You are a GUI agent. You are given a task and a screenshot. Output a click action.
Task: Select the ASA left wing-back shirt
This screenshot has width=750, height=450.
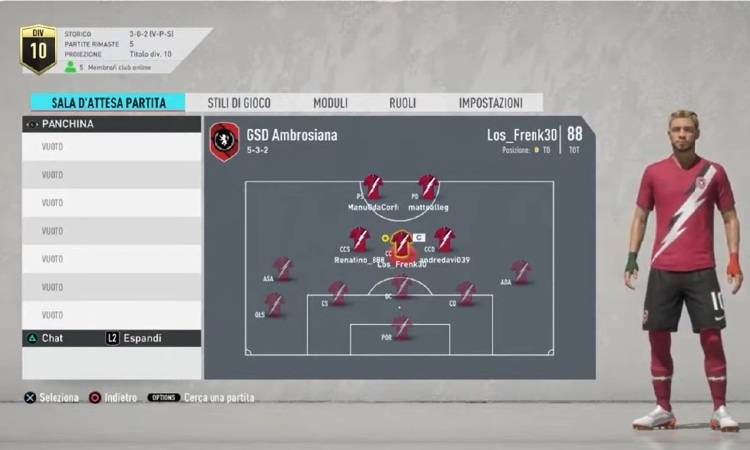[x=283, y=268]
